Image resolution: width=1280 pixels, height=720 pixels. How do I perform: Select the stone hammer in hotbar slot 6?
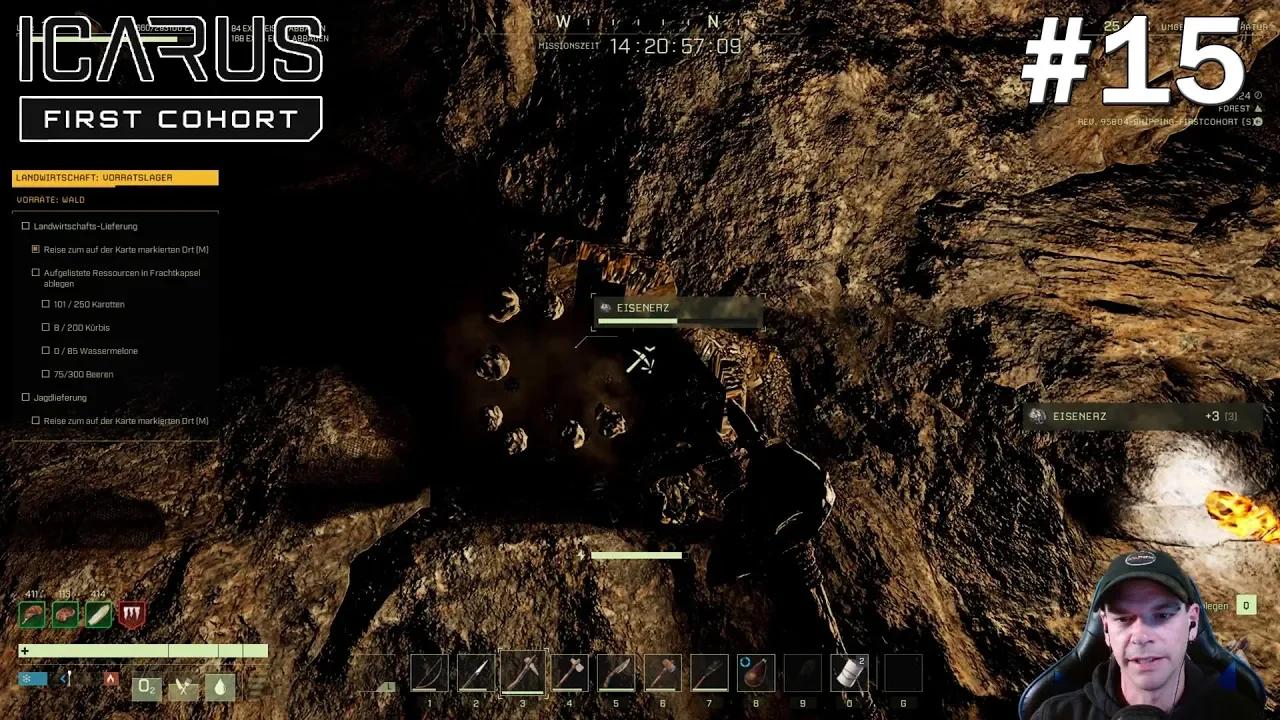[662, 672]
